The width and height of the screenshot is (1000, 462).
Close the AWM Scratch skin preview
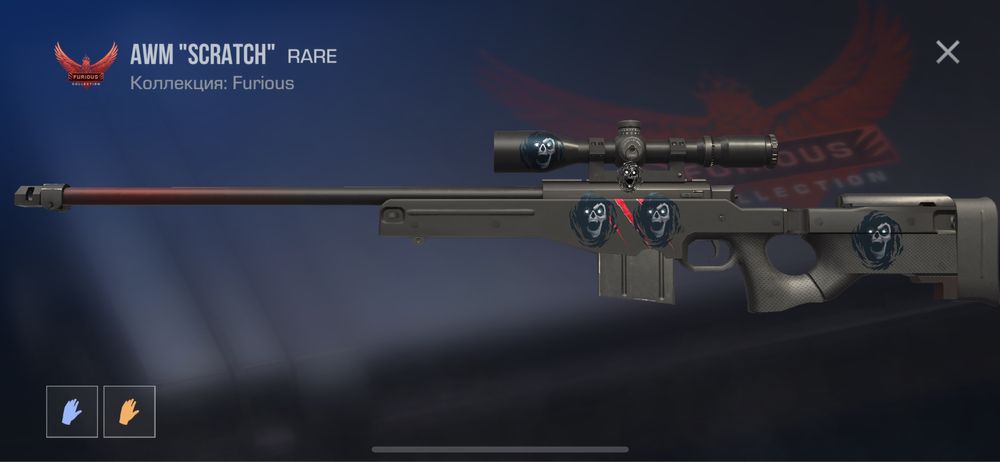click(x=947, y=52)
